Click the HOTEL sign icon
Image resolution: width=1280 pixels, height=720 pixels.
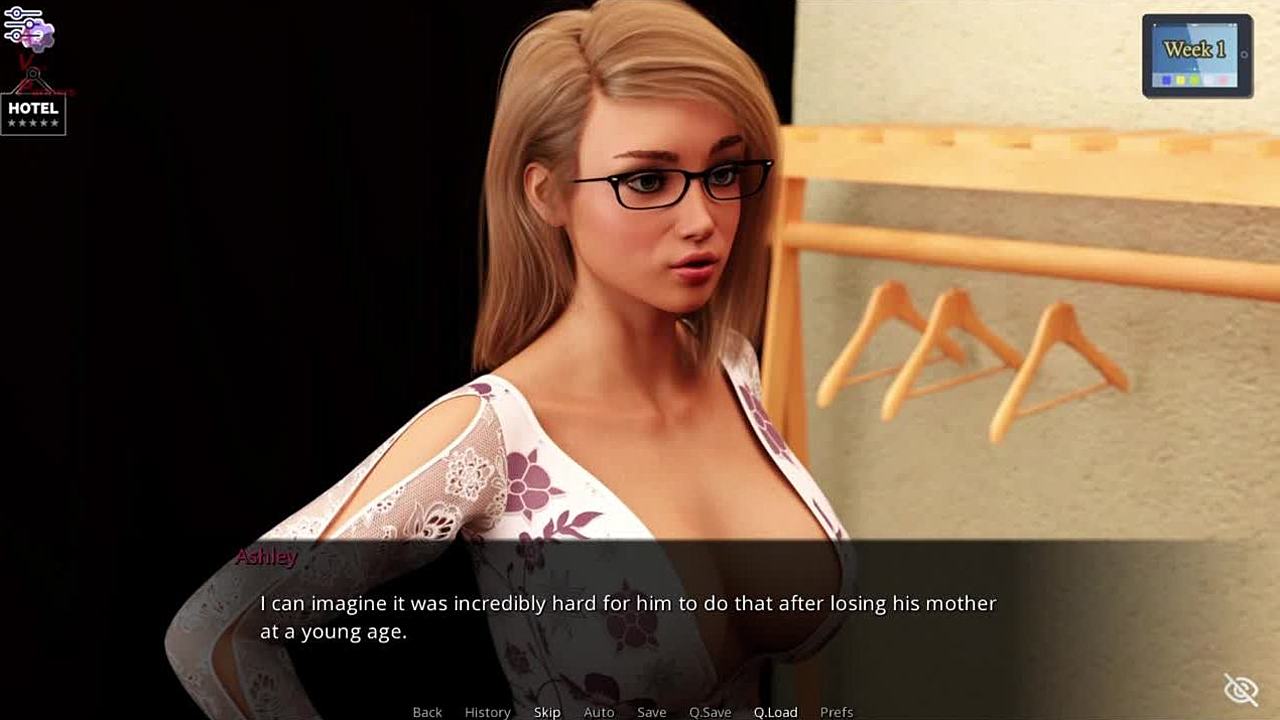[33, 113]
